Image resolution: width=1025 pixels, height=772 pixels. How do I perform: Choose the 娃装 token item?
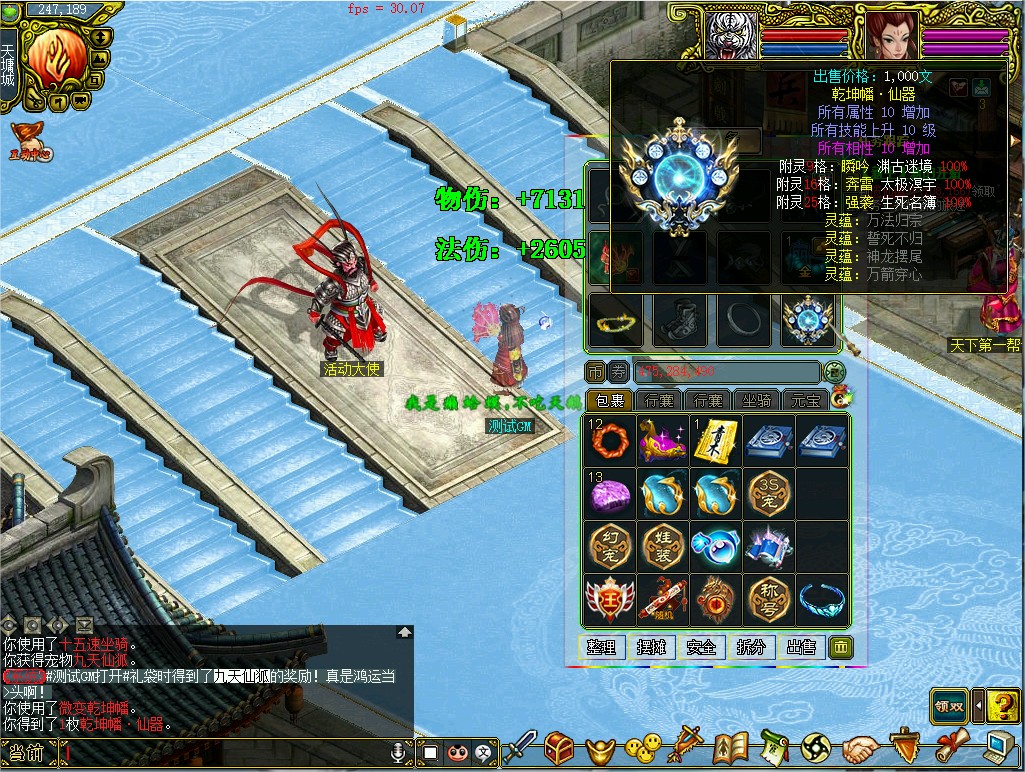[663, 547]
